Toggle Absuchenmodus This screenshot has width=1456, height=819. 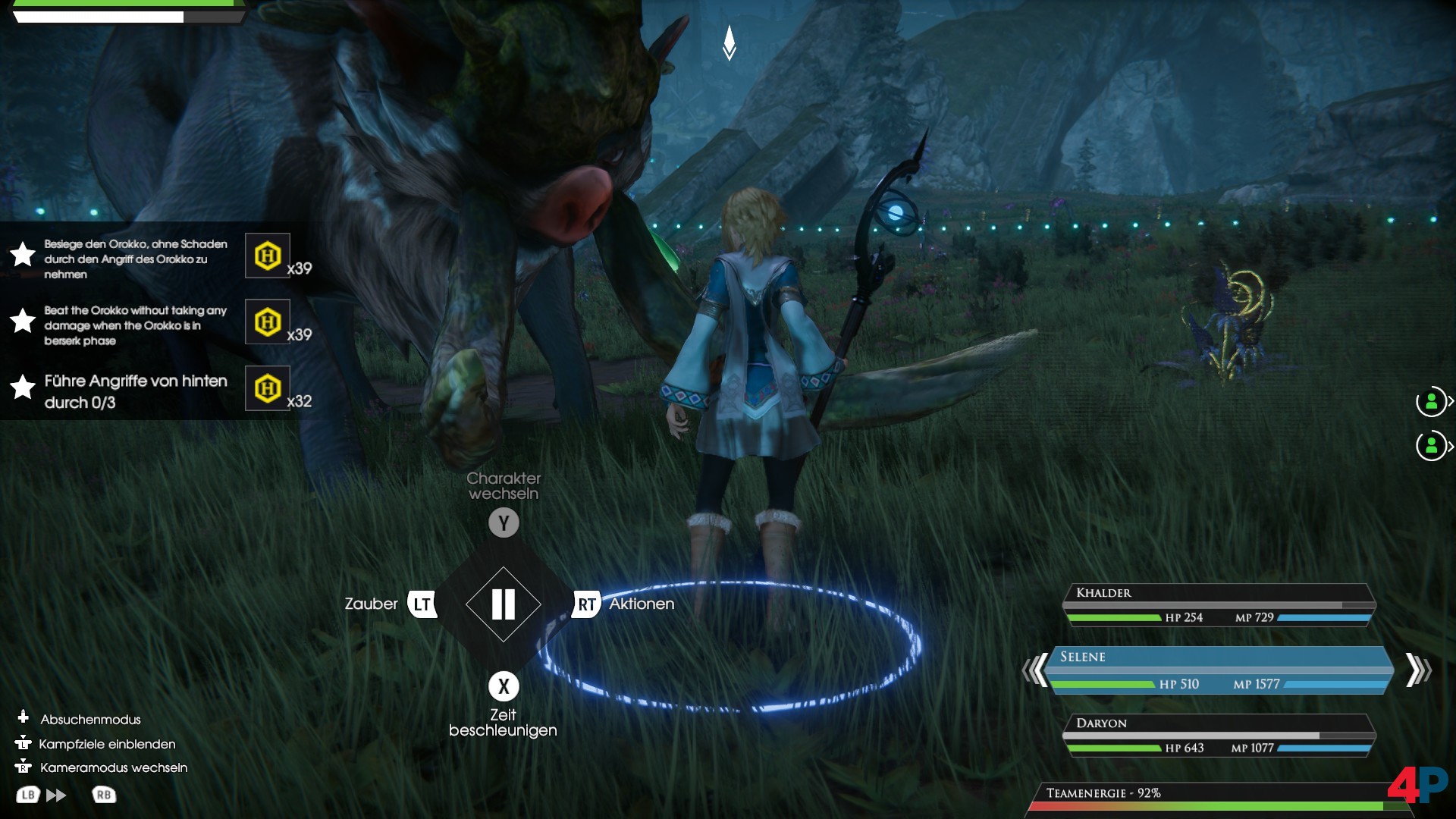click(89, 719)
